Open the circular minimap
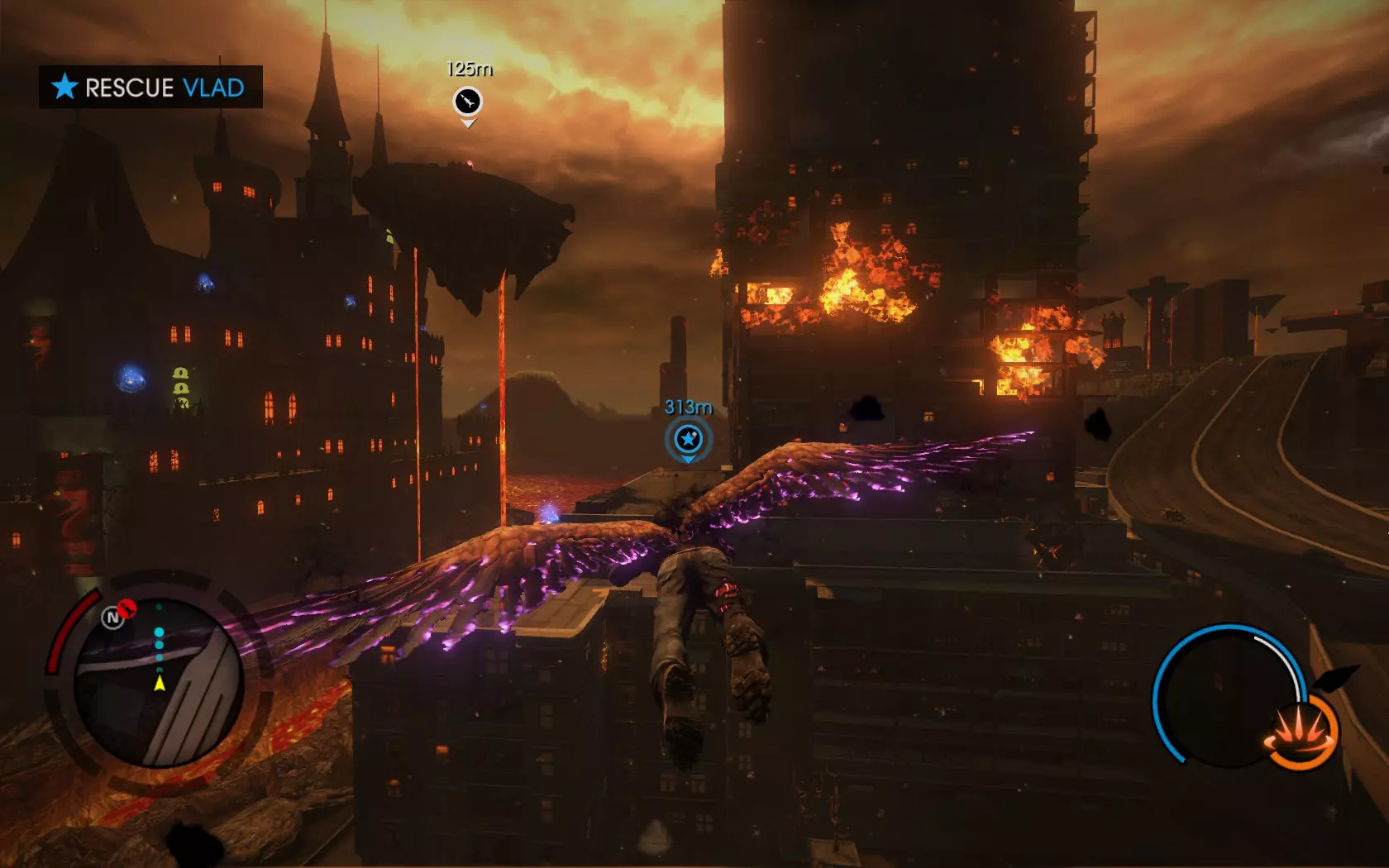Screen dimensions: 1389x868 (158, 683)
